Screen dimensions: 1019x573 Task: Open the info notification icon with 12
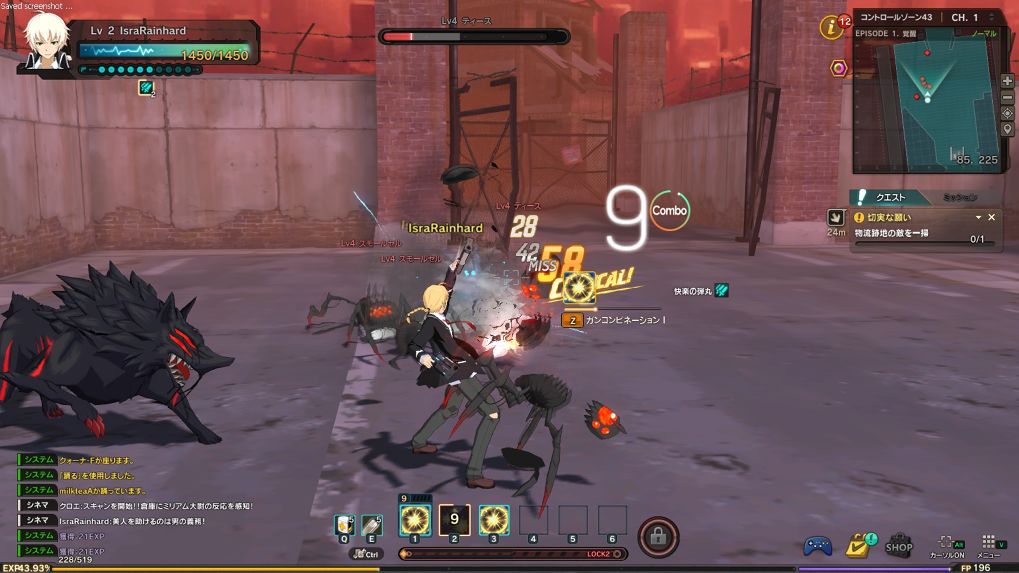832,27
